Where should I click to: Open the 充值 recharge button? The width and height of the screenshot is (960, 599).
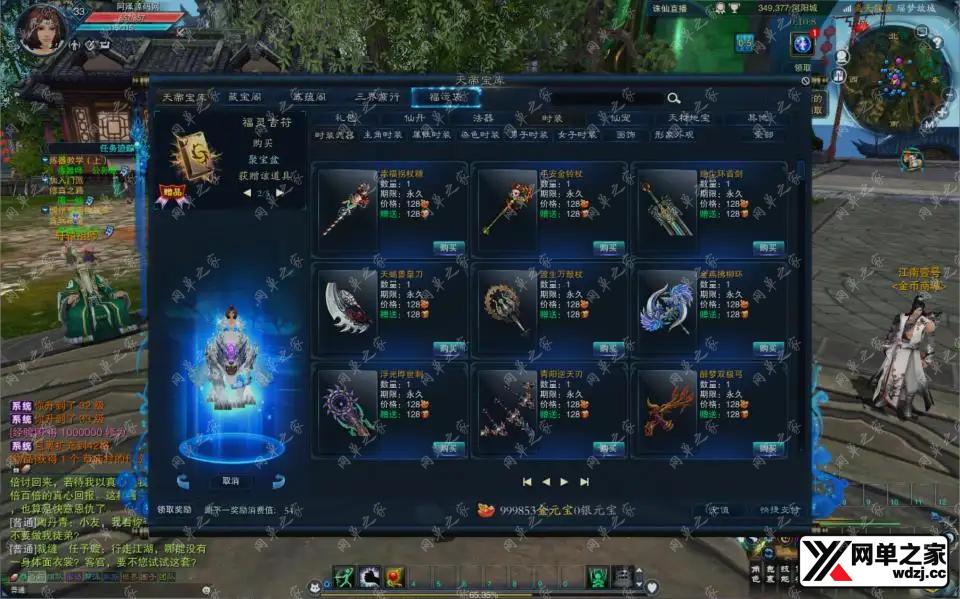[718, 510]
